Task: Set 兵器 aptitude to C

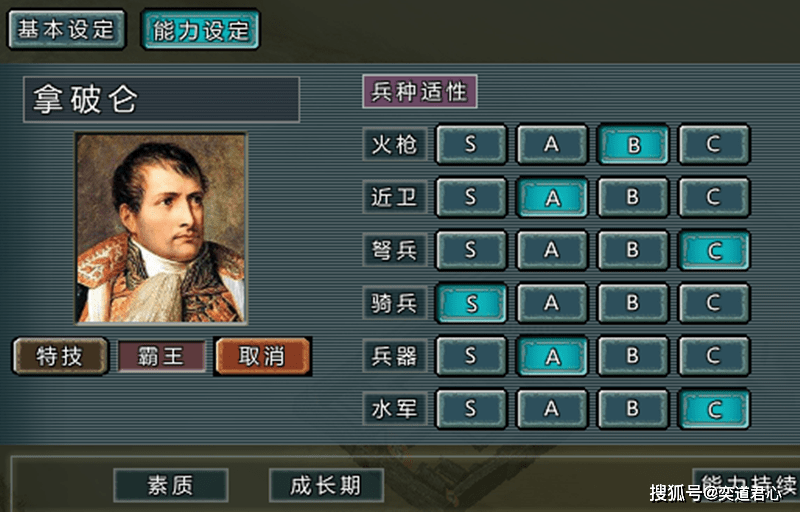Action: click(713, 355)
